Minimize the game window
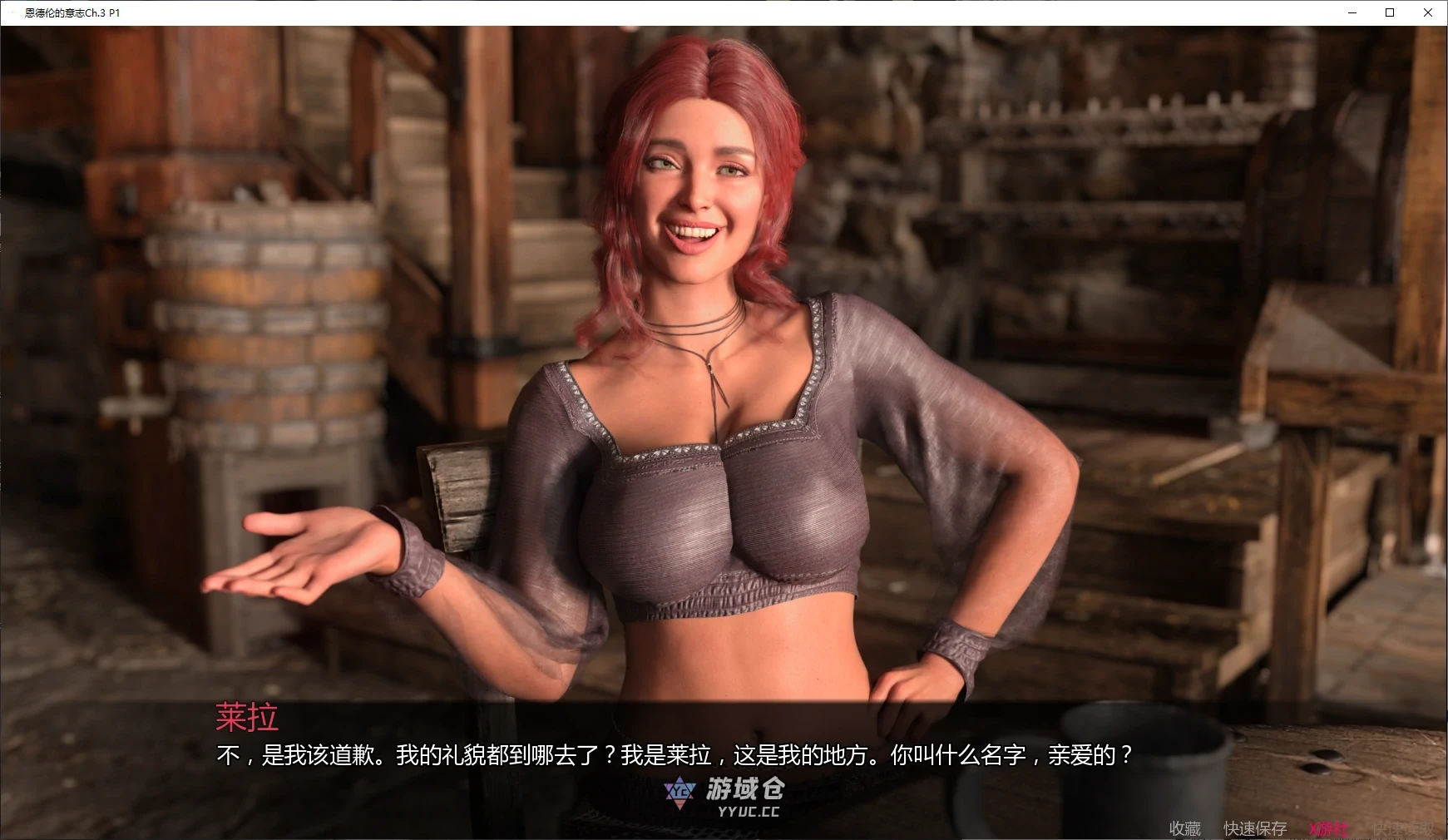The image size is (1448, 840). [1352, 12]
